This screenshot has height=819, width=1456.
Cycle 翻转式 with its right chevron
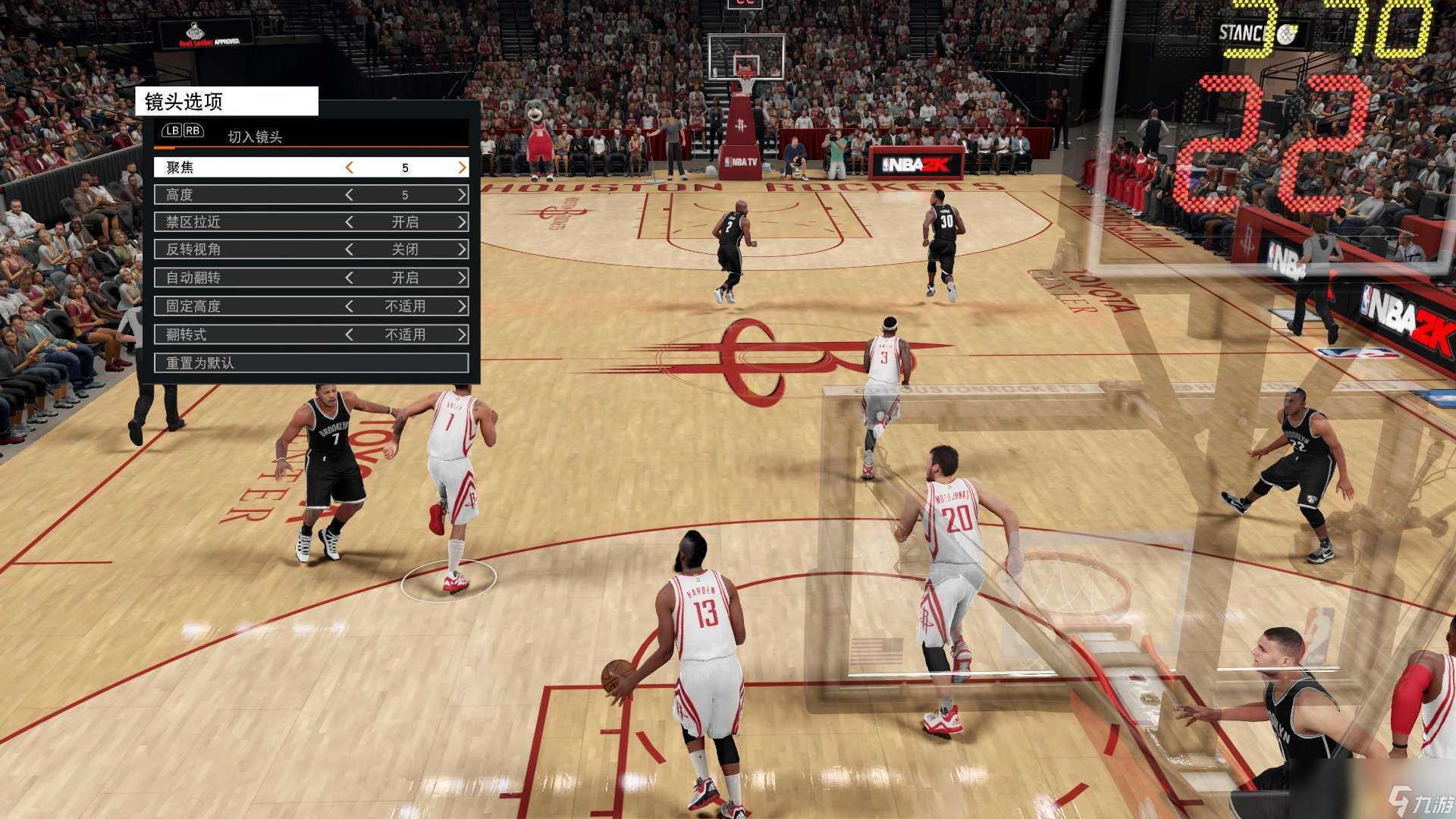[x=461, y=334]
